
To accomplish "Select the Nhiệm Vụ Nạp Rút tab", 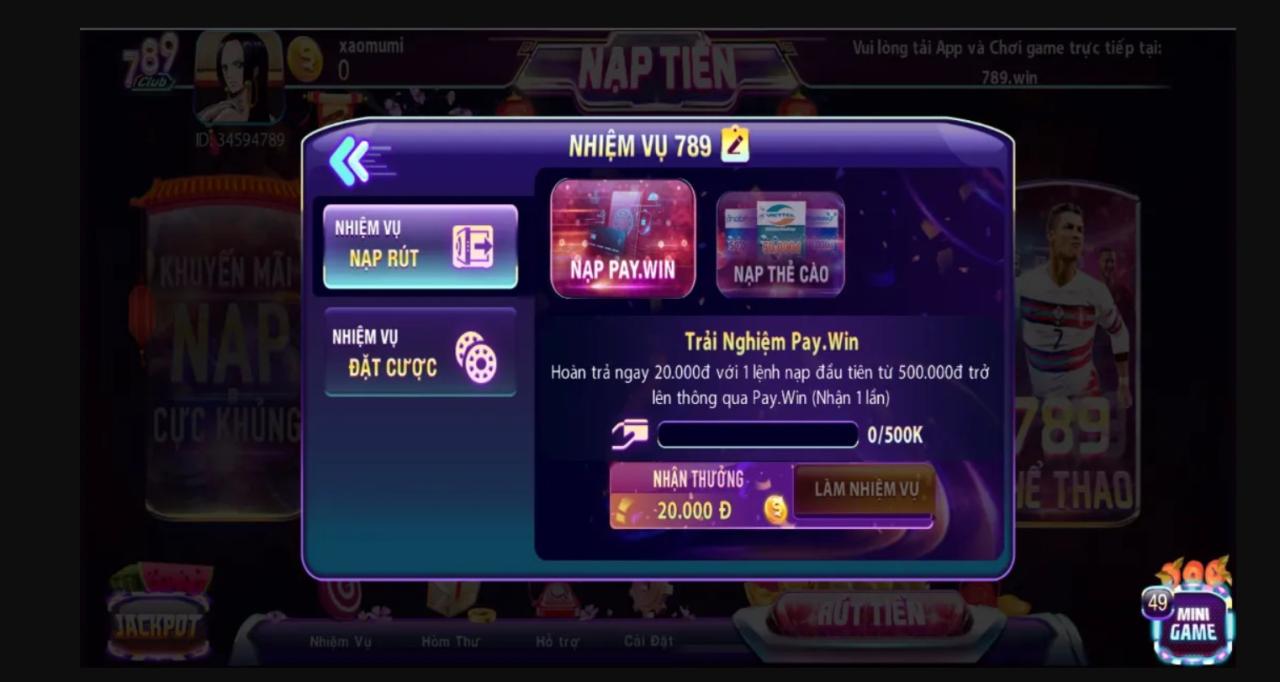I will (420, 246).
